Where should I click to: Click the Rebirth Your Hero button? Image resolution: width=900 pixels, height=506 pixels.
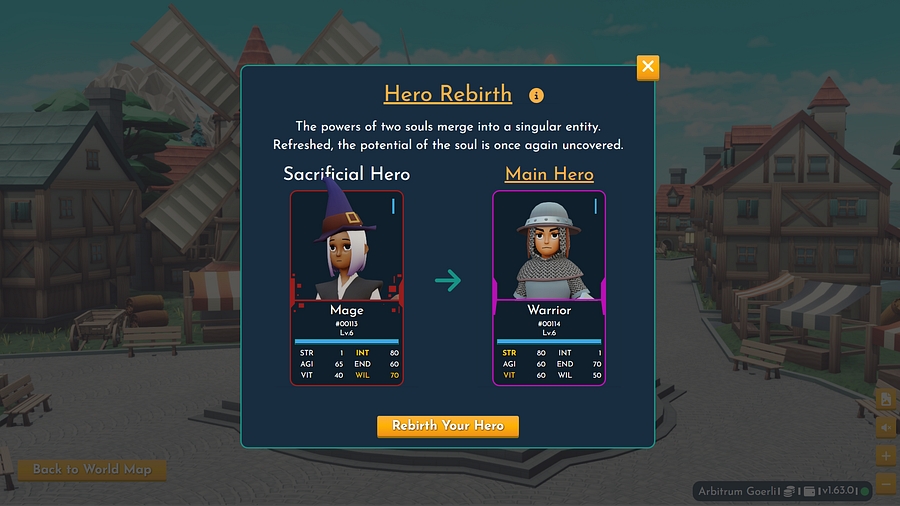(447, 426)
